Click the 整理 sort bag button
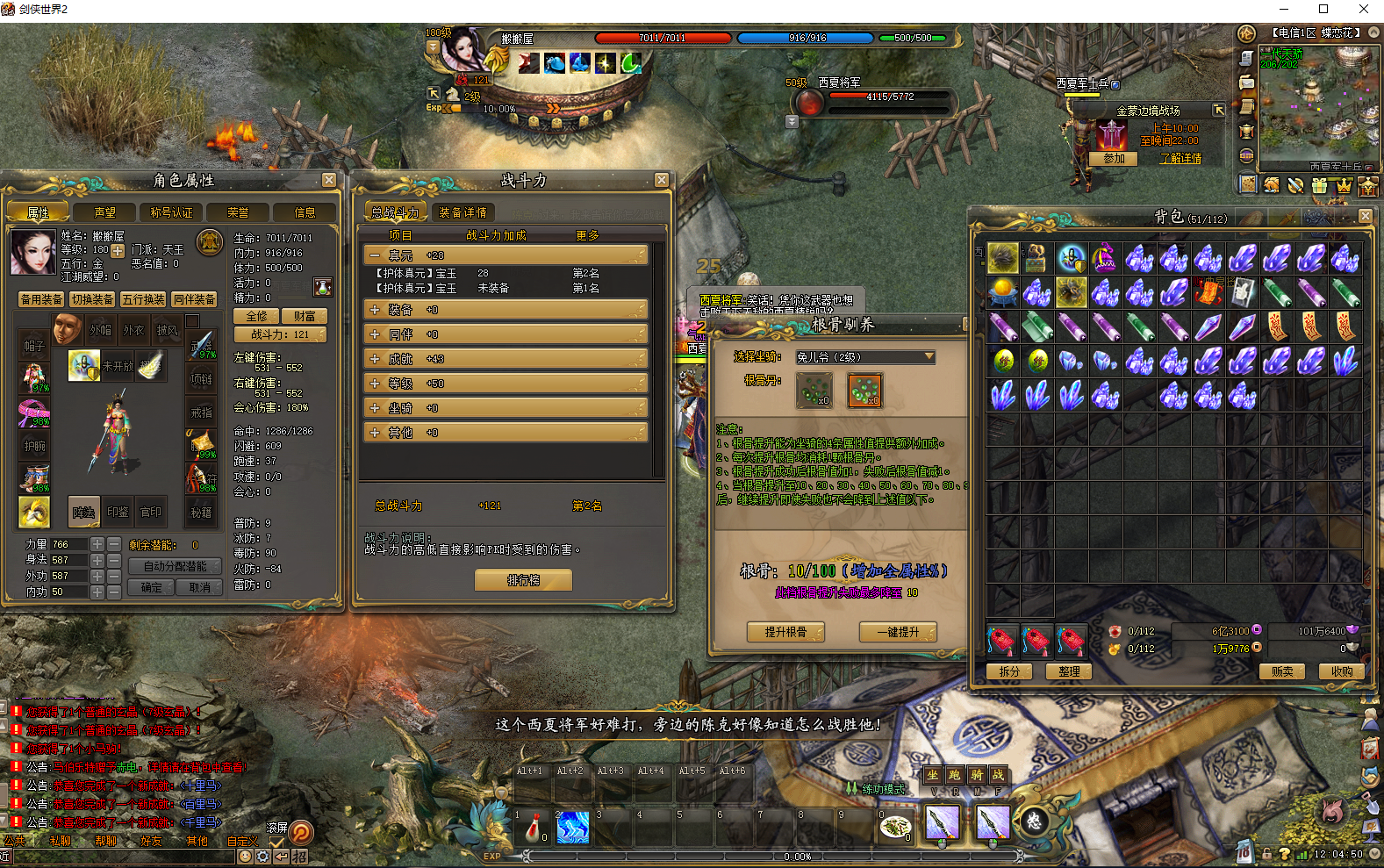The image size is (1384, 868). tap(1069, 671)
